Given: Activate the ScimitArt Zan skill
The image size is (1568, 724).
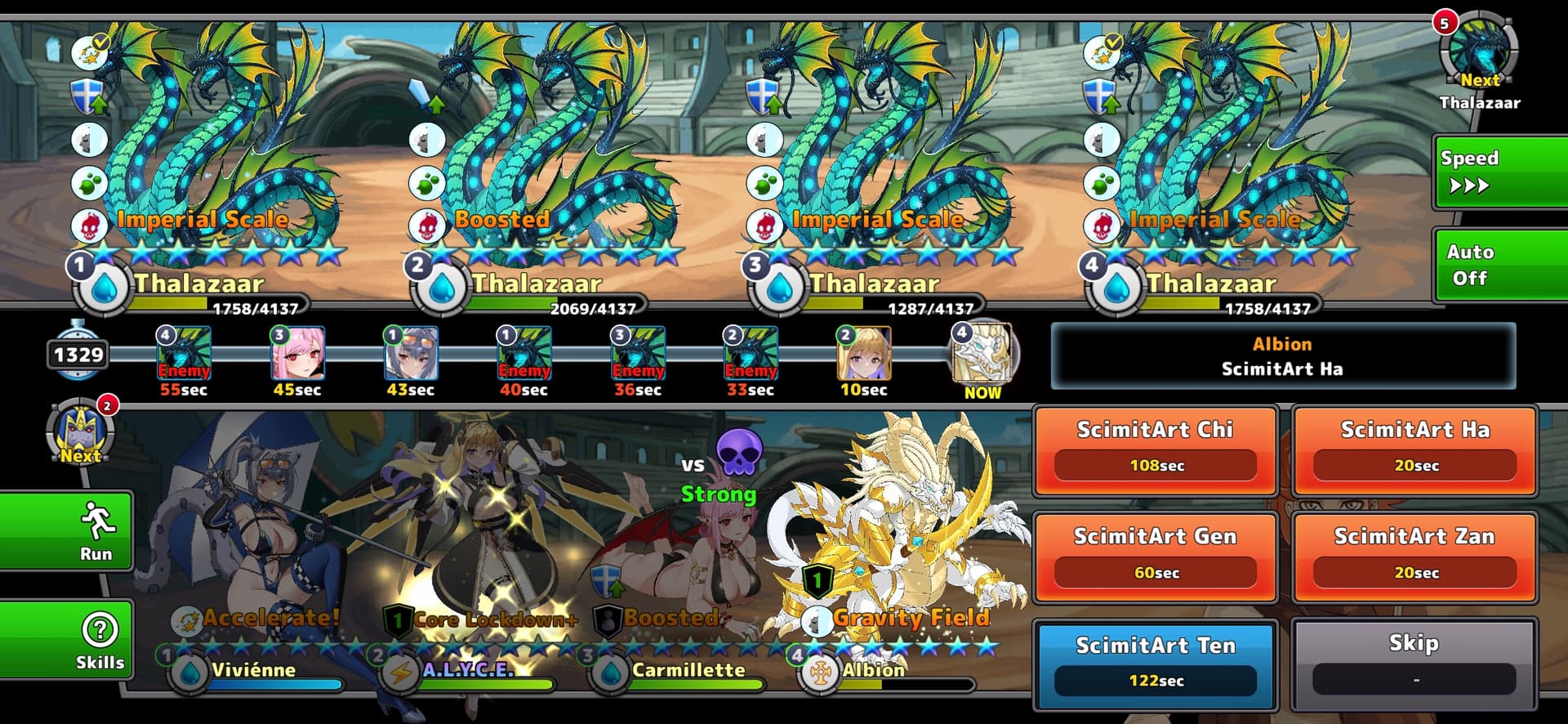Looking at the screenshot, I should (1414, 557).
